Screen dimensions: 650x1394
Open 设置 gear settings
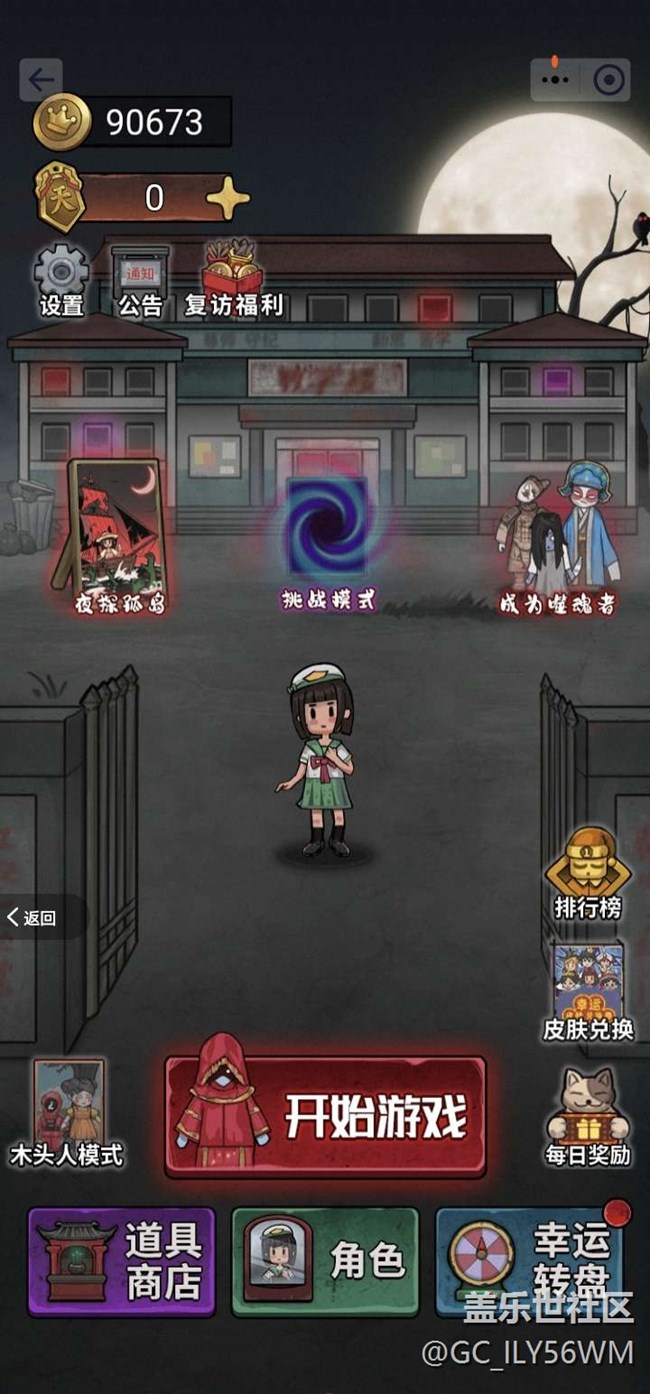[61, 278]
